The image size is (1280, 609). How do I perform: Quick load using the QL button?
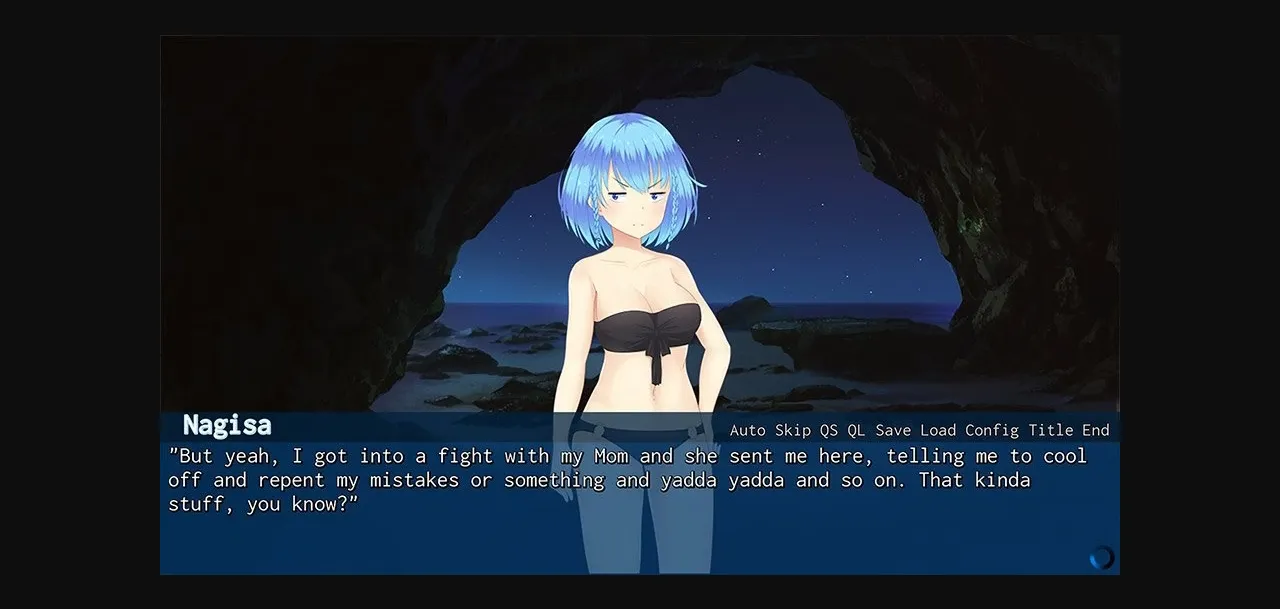(x=856, y=430)
